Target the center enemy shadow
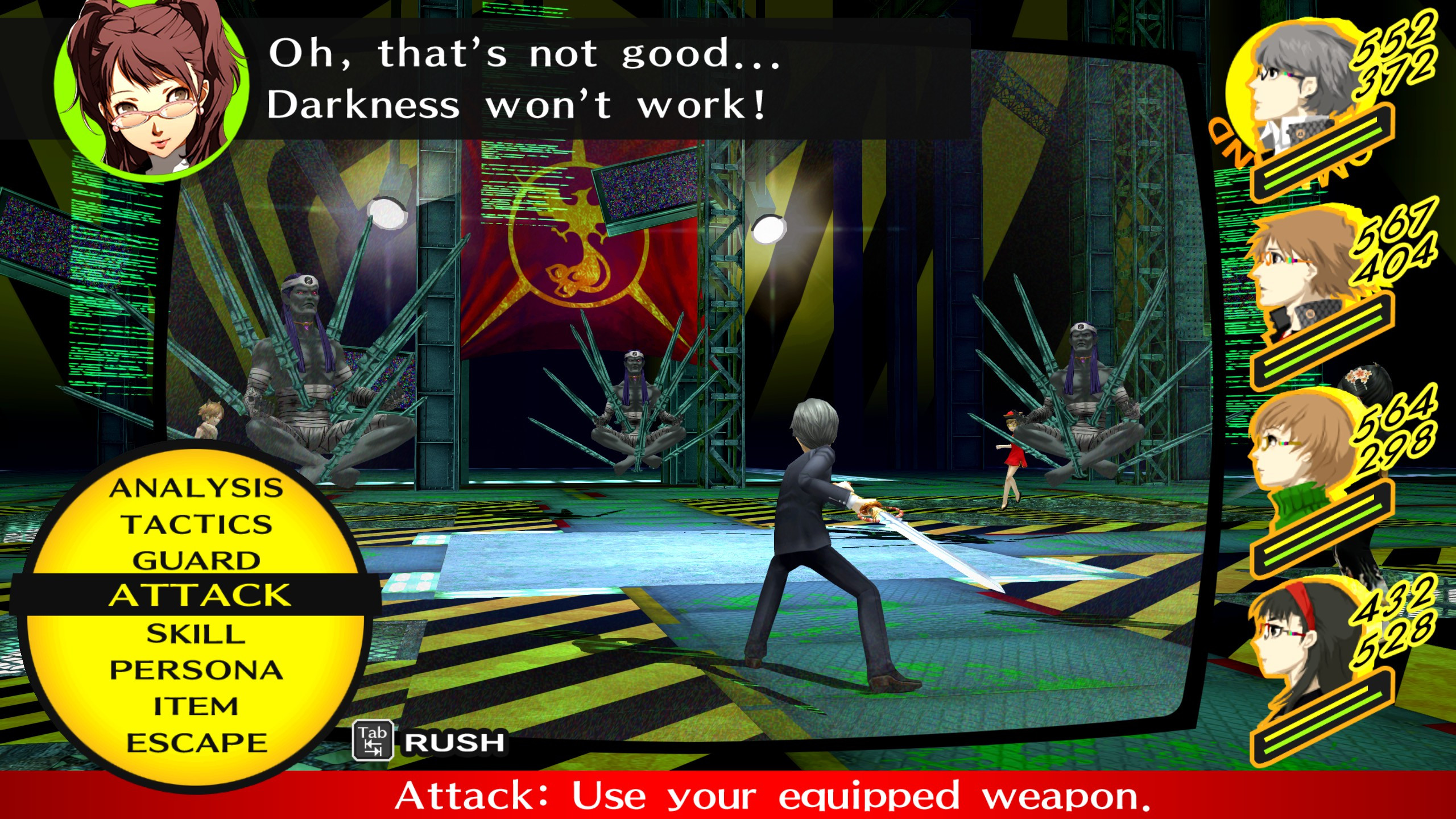The height and width of the screenshot is (819, 1456). [637, 409]
